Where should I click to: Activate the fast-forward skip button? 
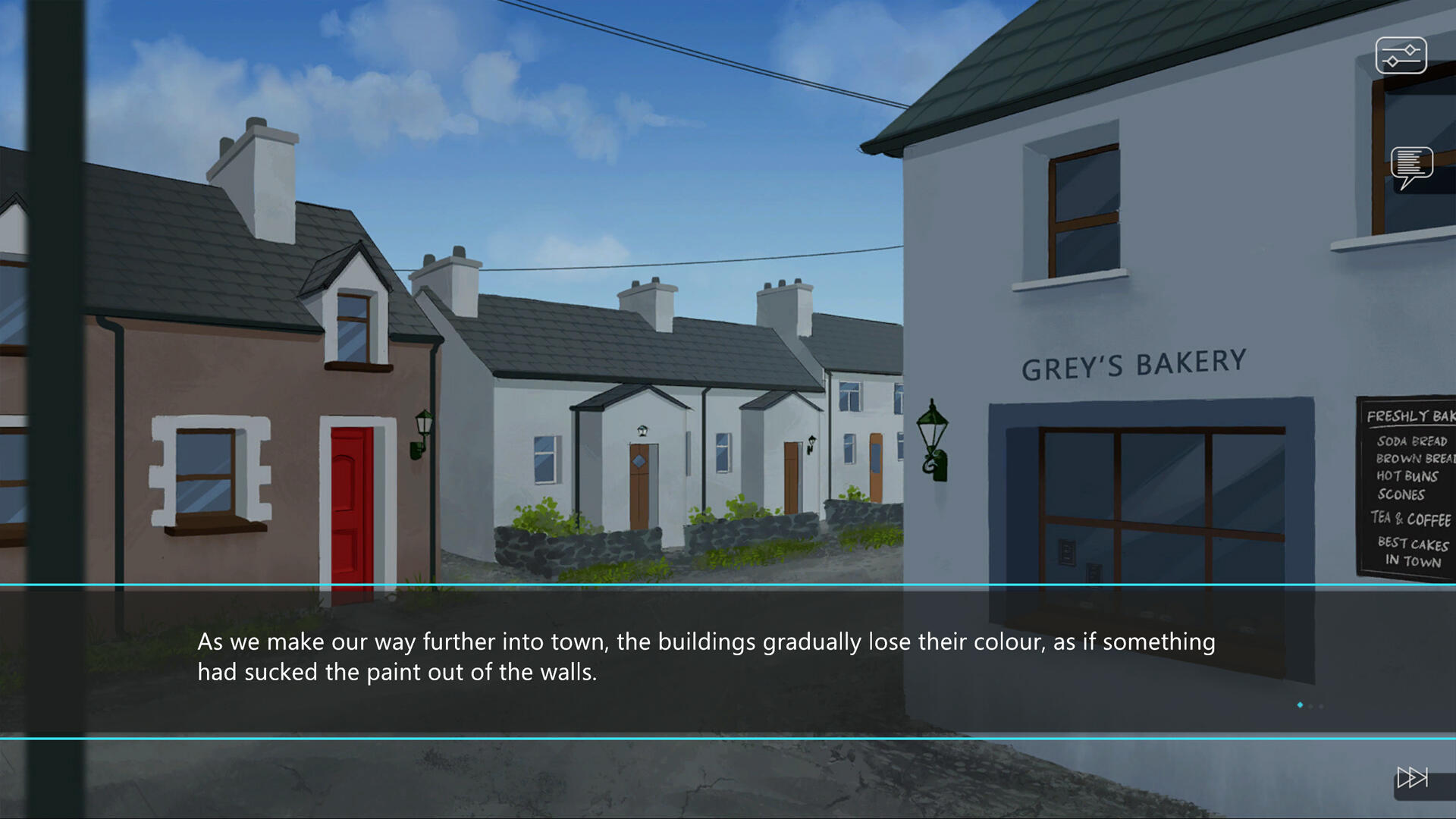pos(1412,777)
